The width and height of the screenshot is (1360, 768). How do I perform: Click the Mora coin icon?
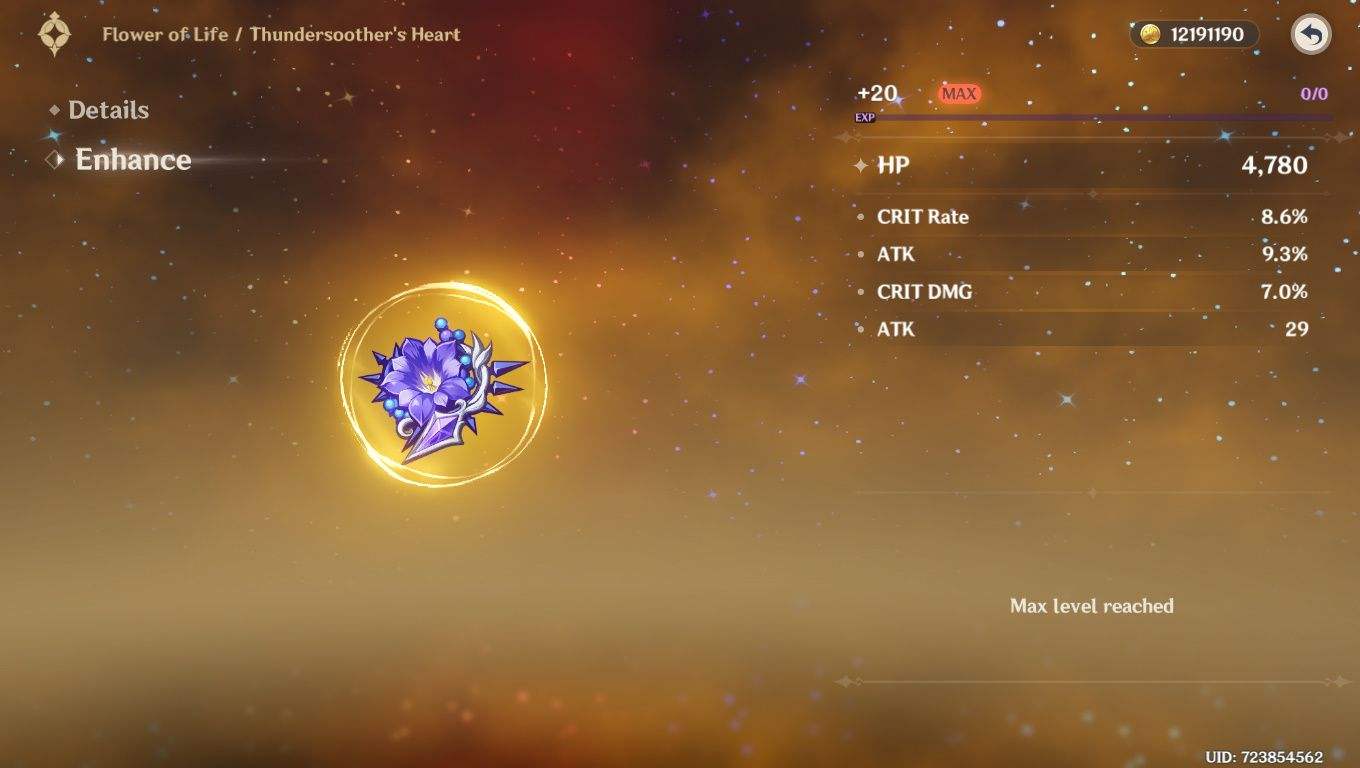(1152, 33)
